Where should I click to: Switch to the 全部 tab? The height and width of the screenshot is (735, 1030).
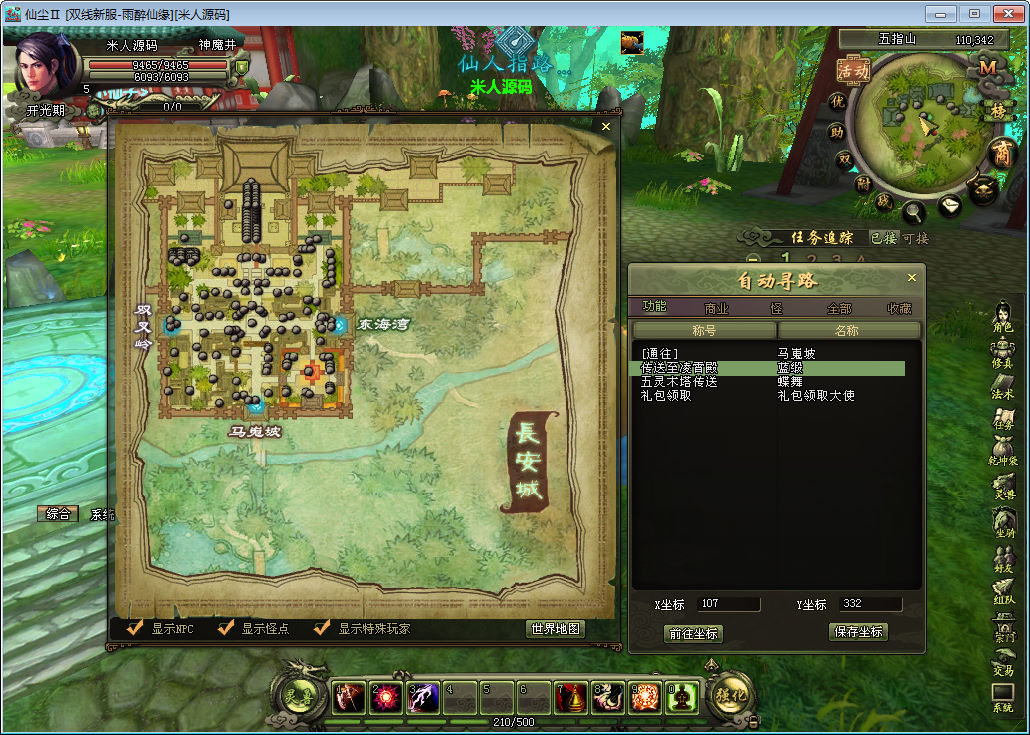tap(838, 309)
